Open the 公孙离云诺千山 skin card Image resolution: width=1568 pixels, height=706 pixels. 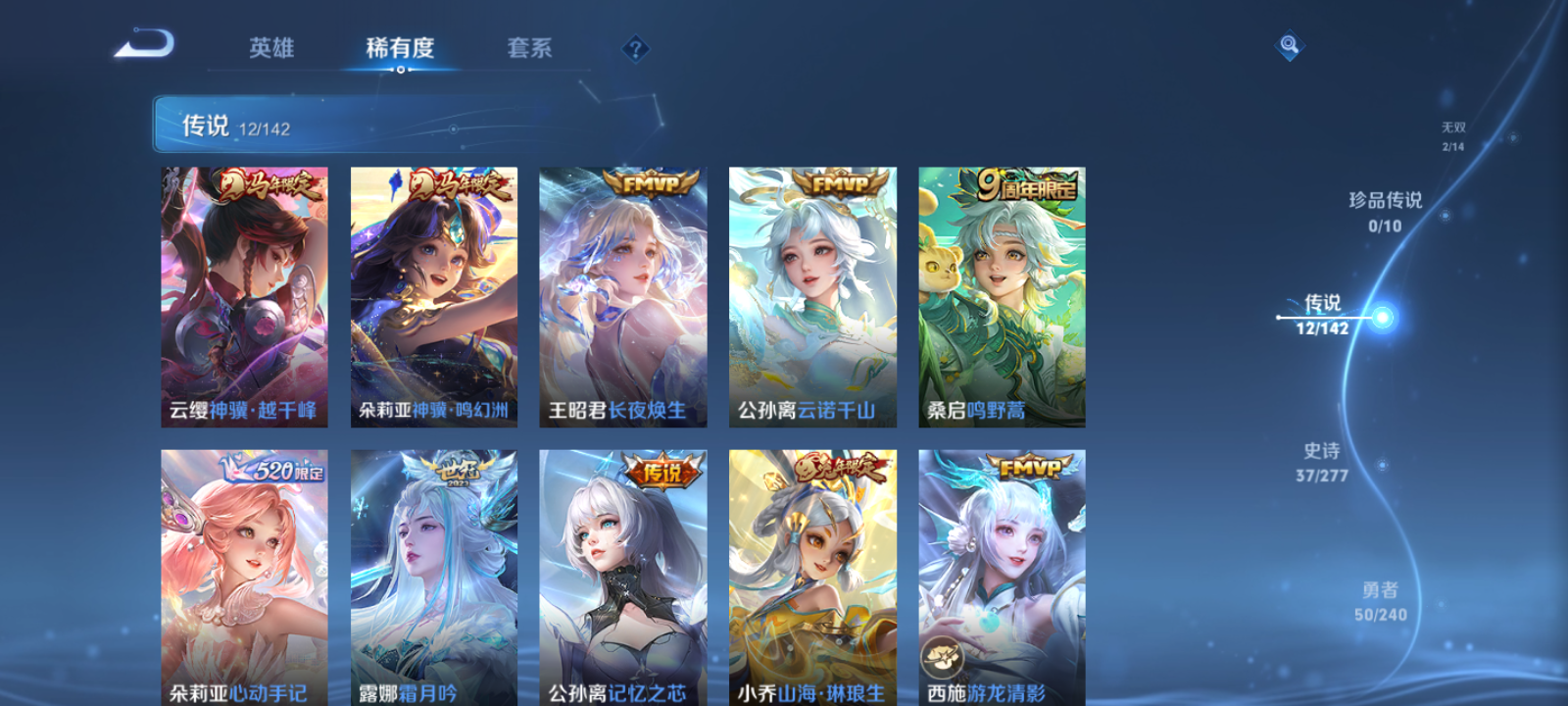pos(811,294)
